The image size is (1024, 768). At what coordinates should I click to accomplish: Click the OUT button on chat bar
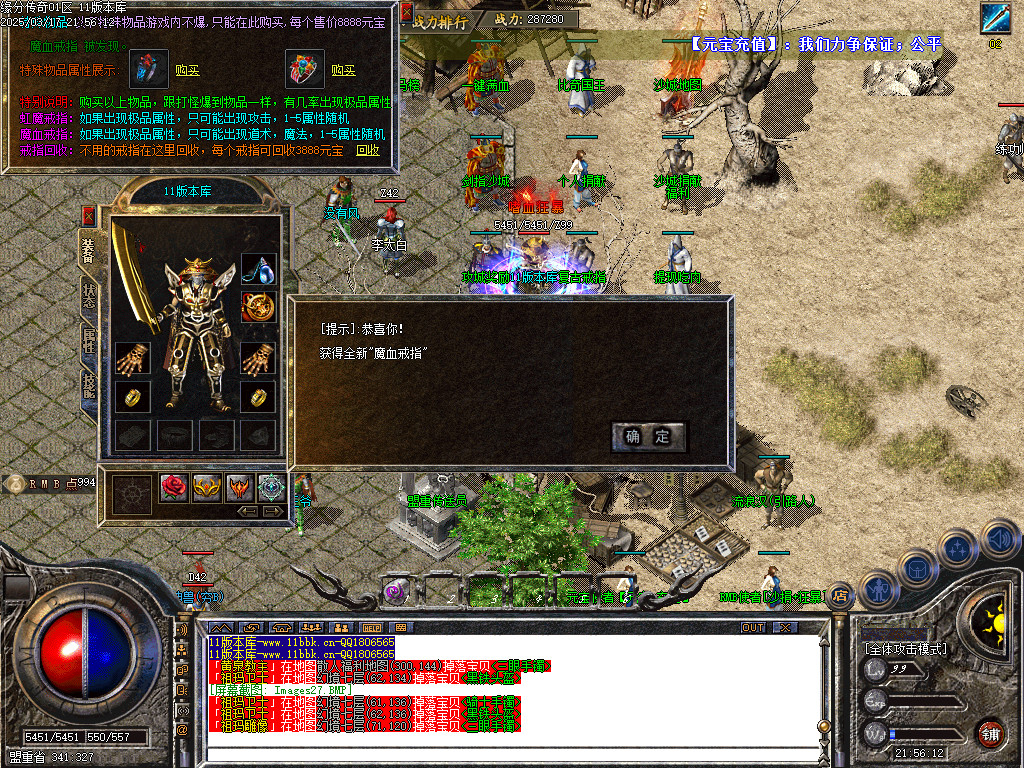coord(752,627)
